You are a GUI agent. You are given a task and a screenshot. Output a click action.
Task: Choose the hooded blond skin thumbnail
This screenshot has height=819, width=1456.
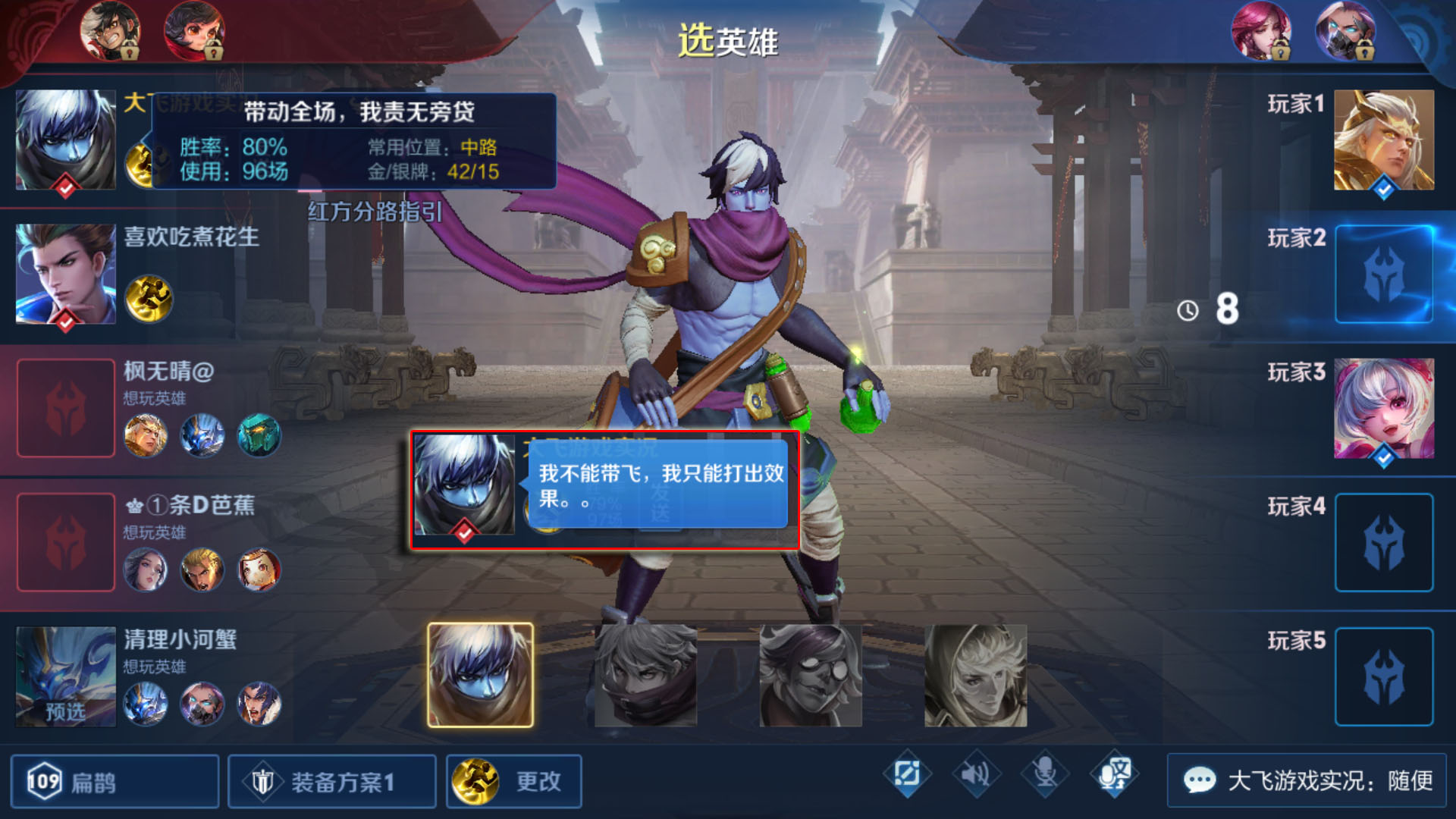tap(975, 675)
